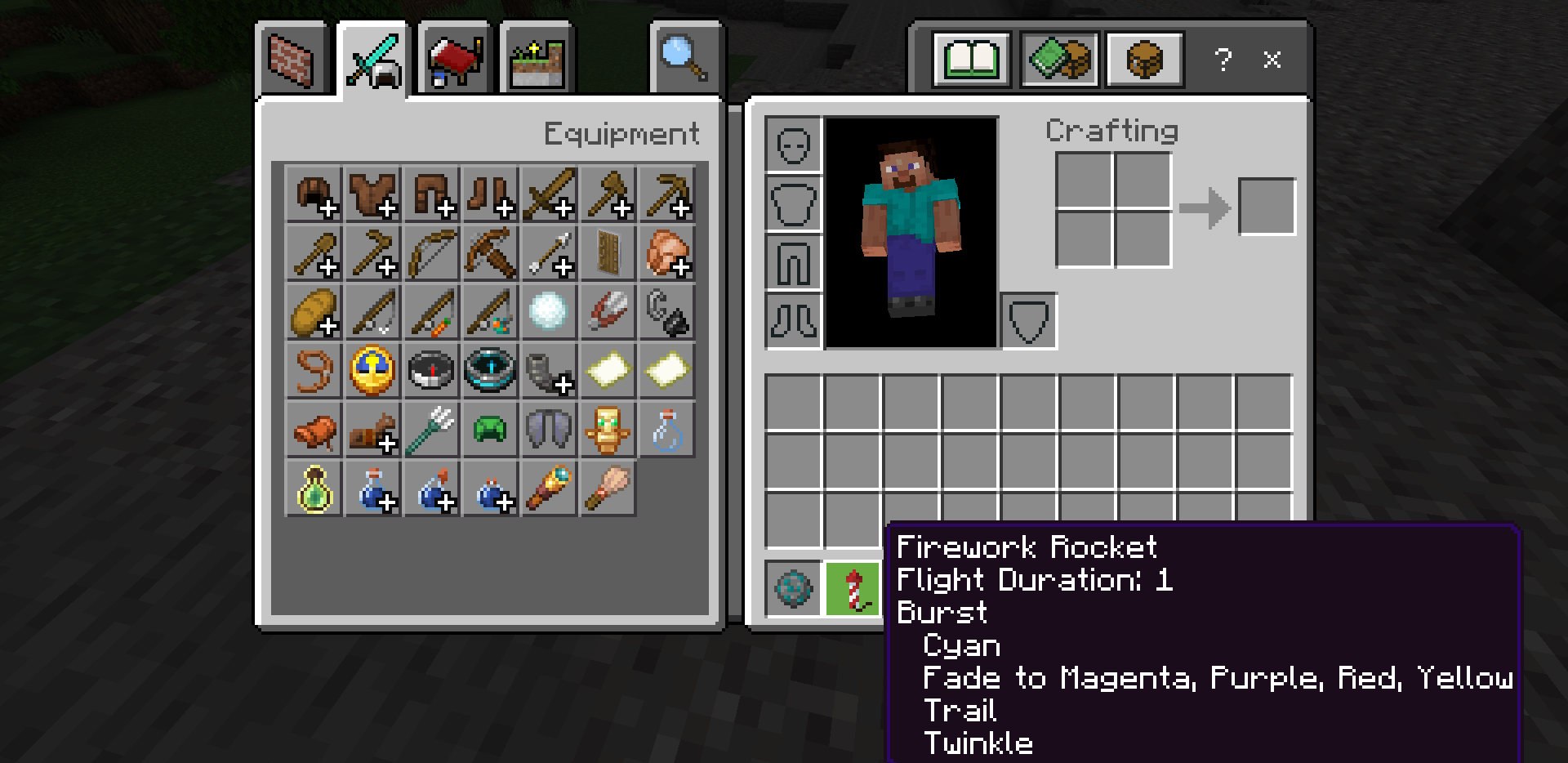Open the magnifying glass search tab
The image size is (1568, 763).
(684, 58)
